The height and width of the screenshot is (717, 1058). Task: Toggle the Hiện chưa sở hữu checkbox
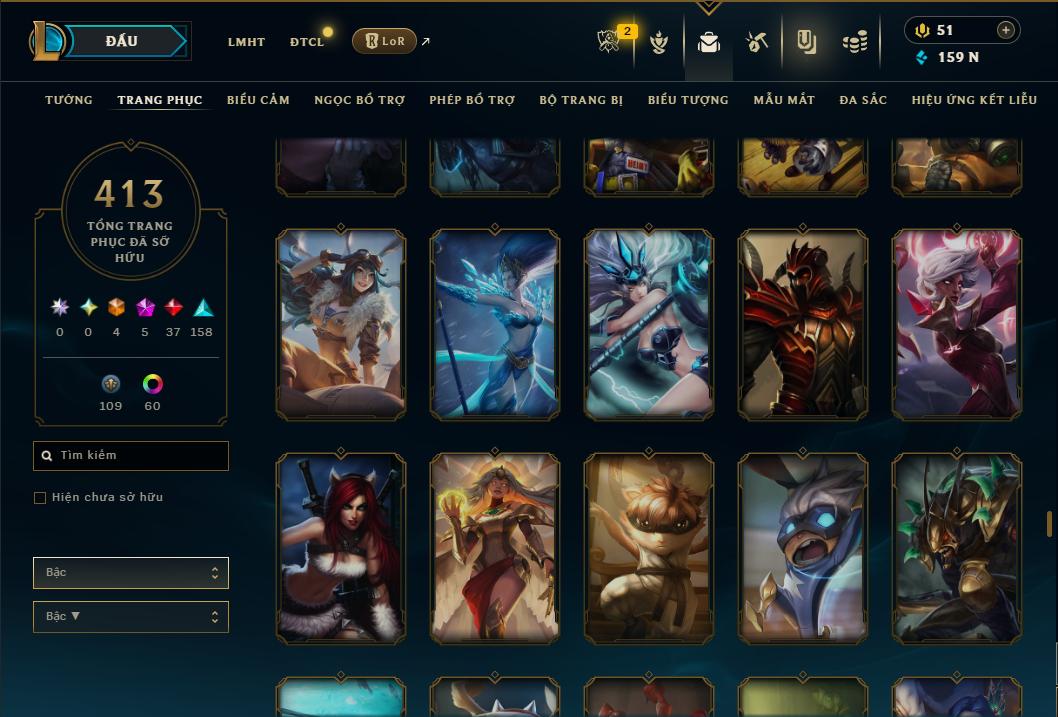click(x=40, y=498)
